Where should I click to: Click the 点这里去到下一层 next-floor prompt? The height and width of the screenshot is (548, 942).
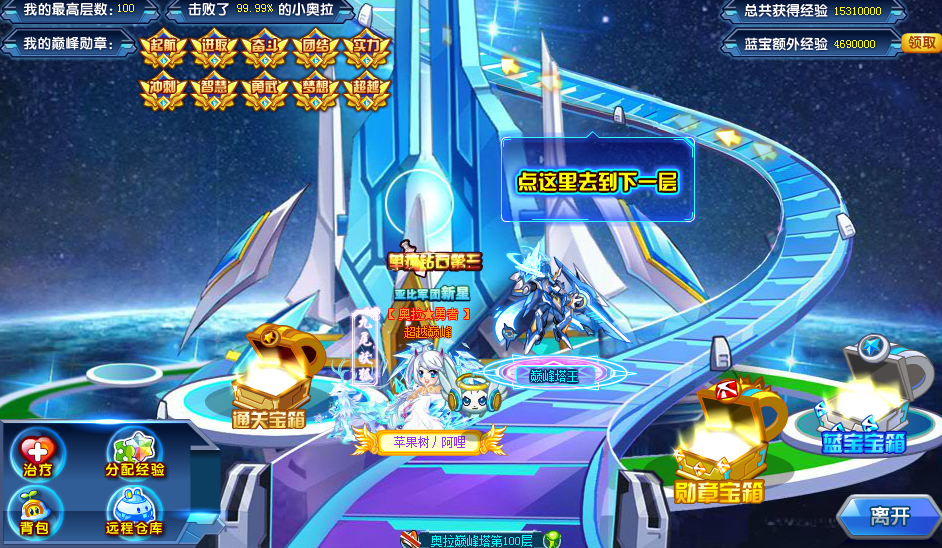[x=597, y=181]
